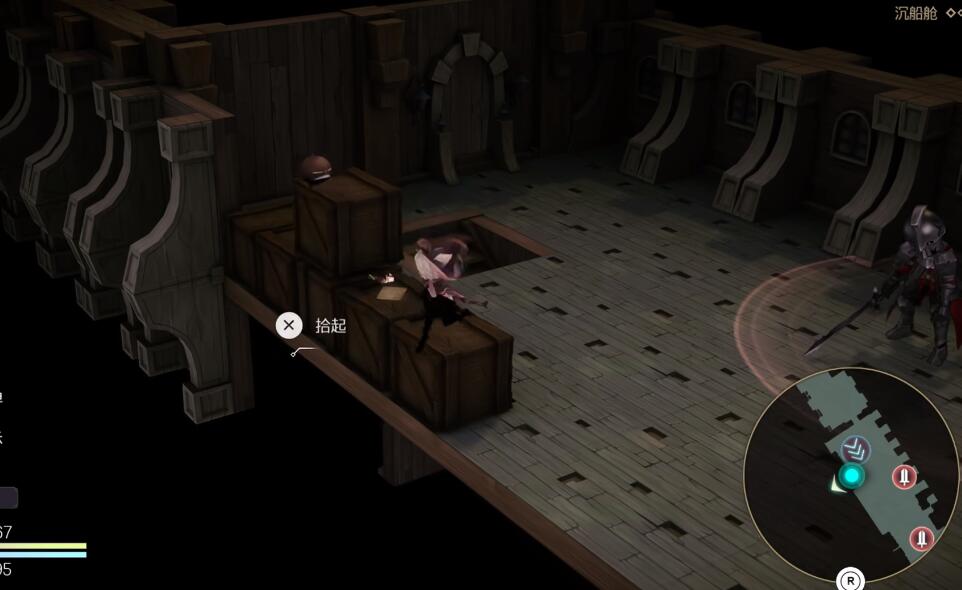Open the circular minimap
This screenshot has width=962, height=590.
pos(851,474)
